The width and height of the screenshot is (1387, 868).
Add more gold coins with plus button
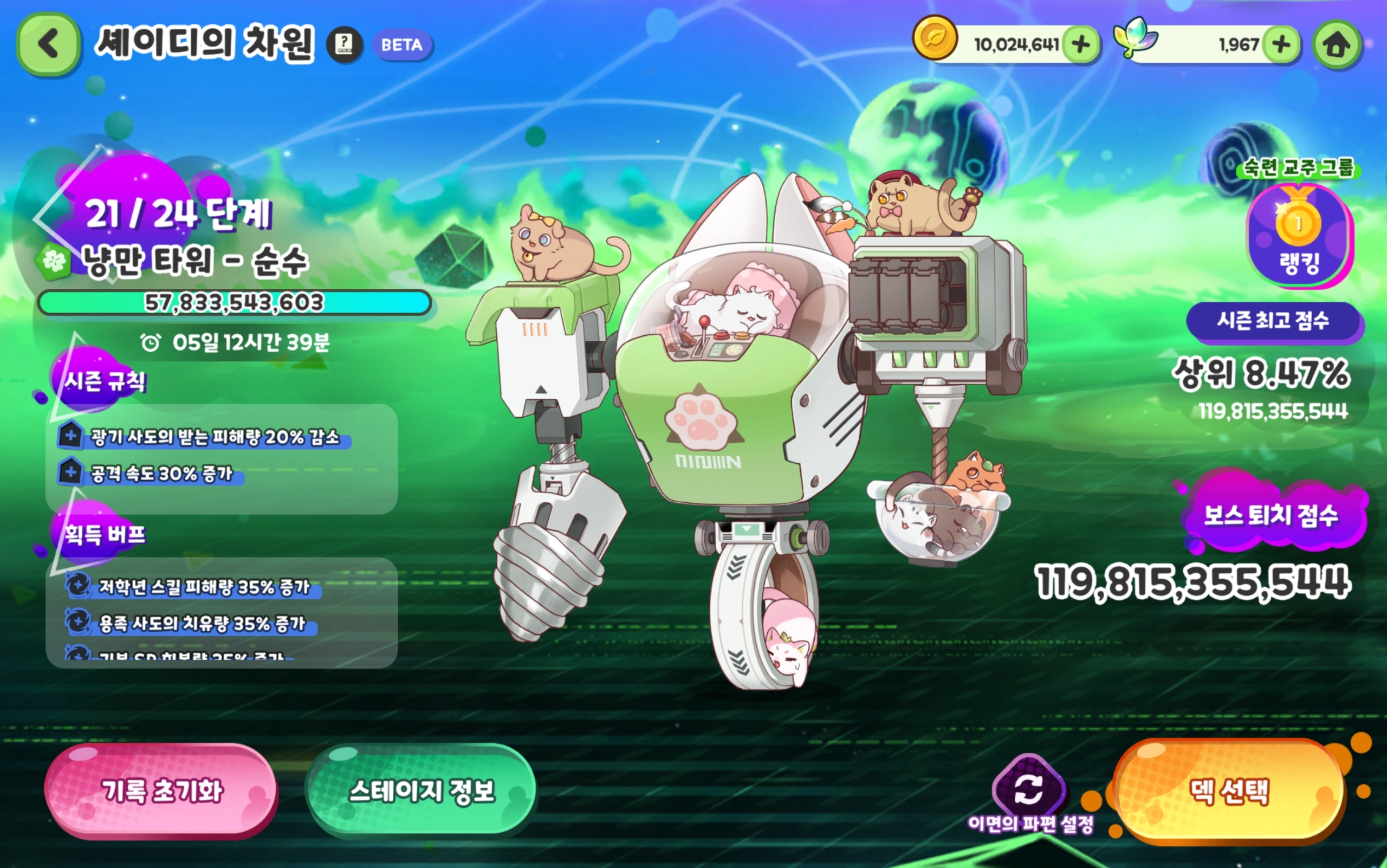[1080, 44]
